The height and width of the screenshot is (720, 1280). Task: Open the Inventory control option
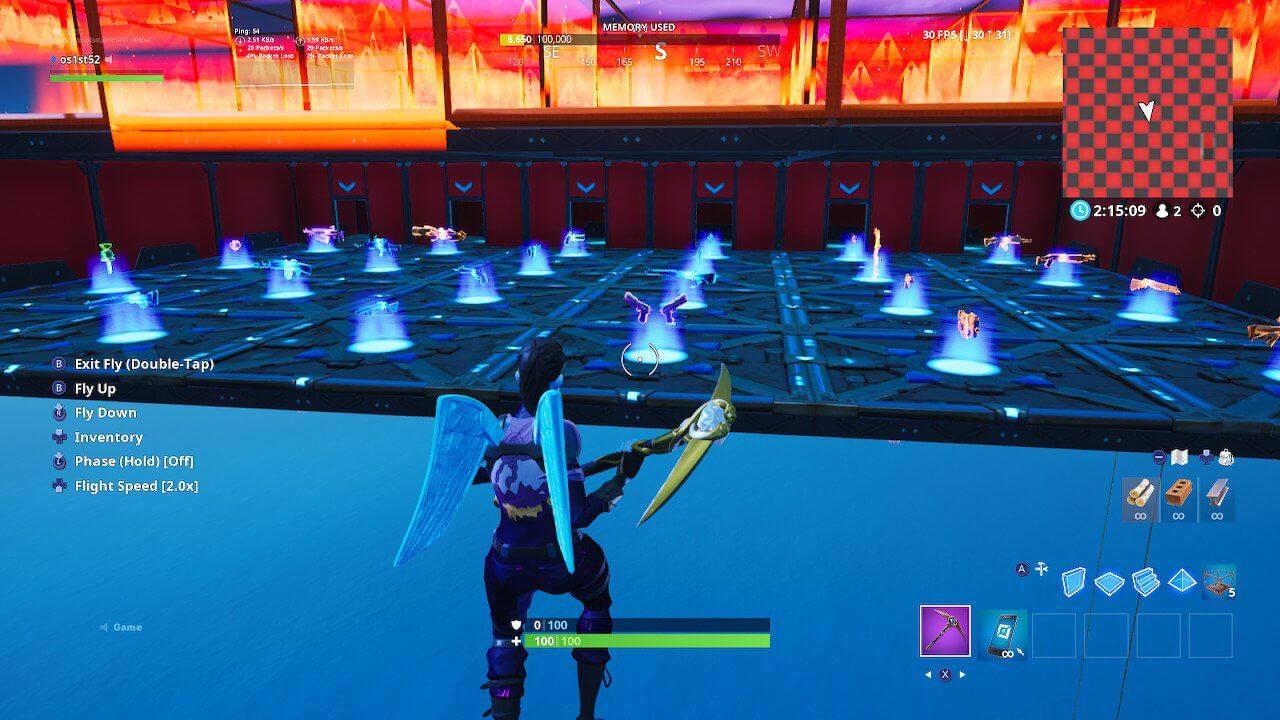click(108, 437)
